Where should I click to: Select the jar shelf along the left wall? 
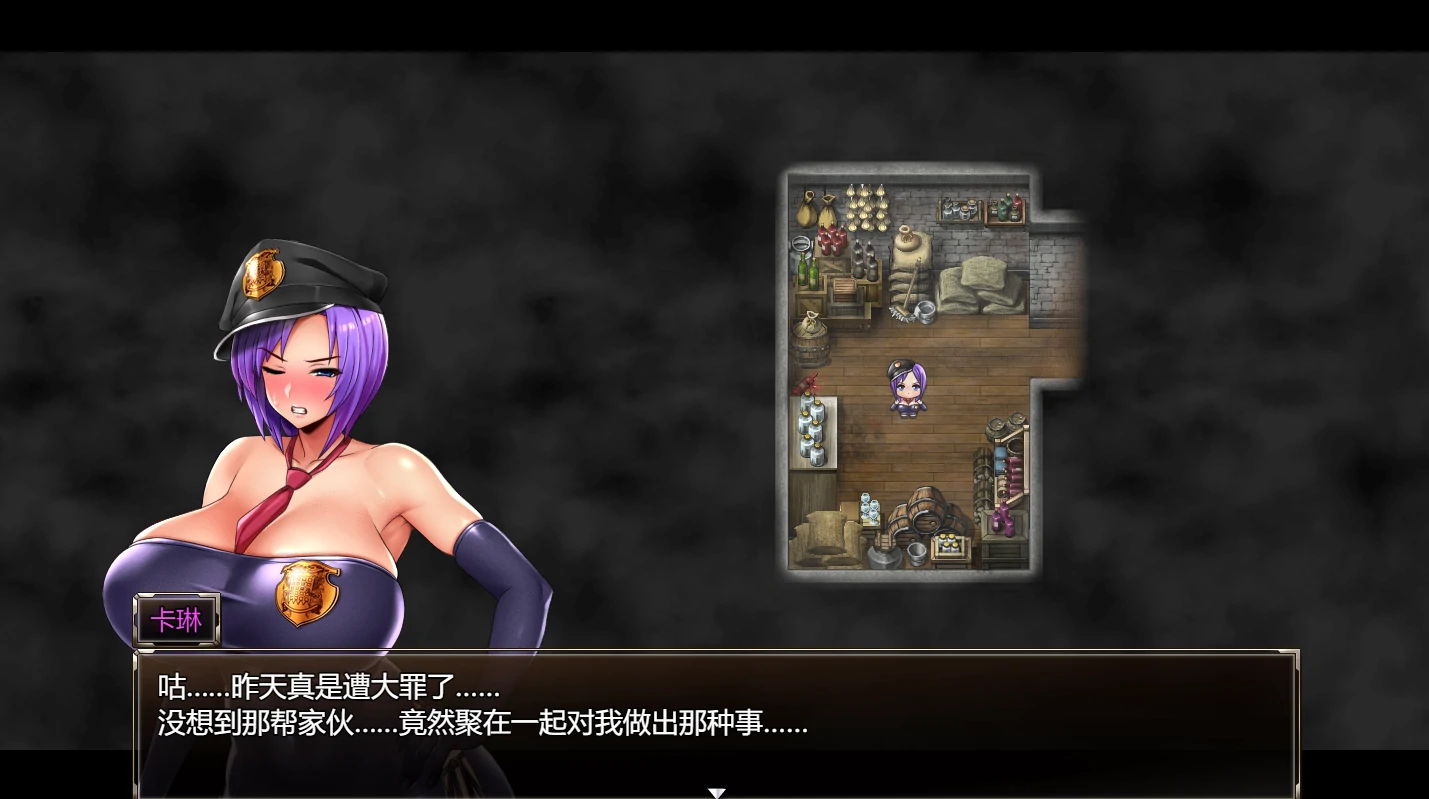[809, 430]
